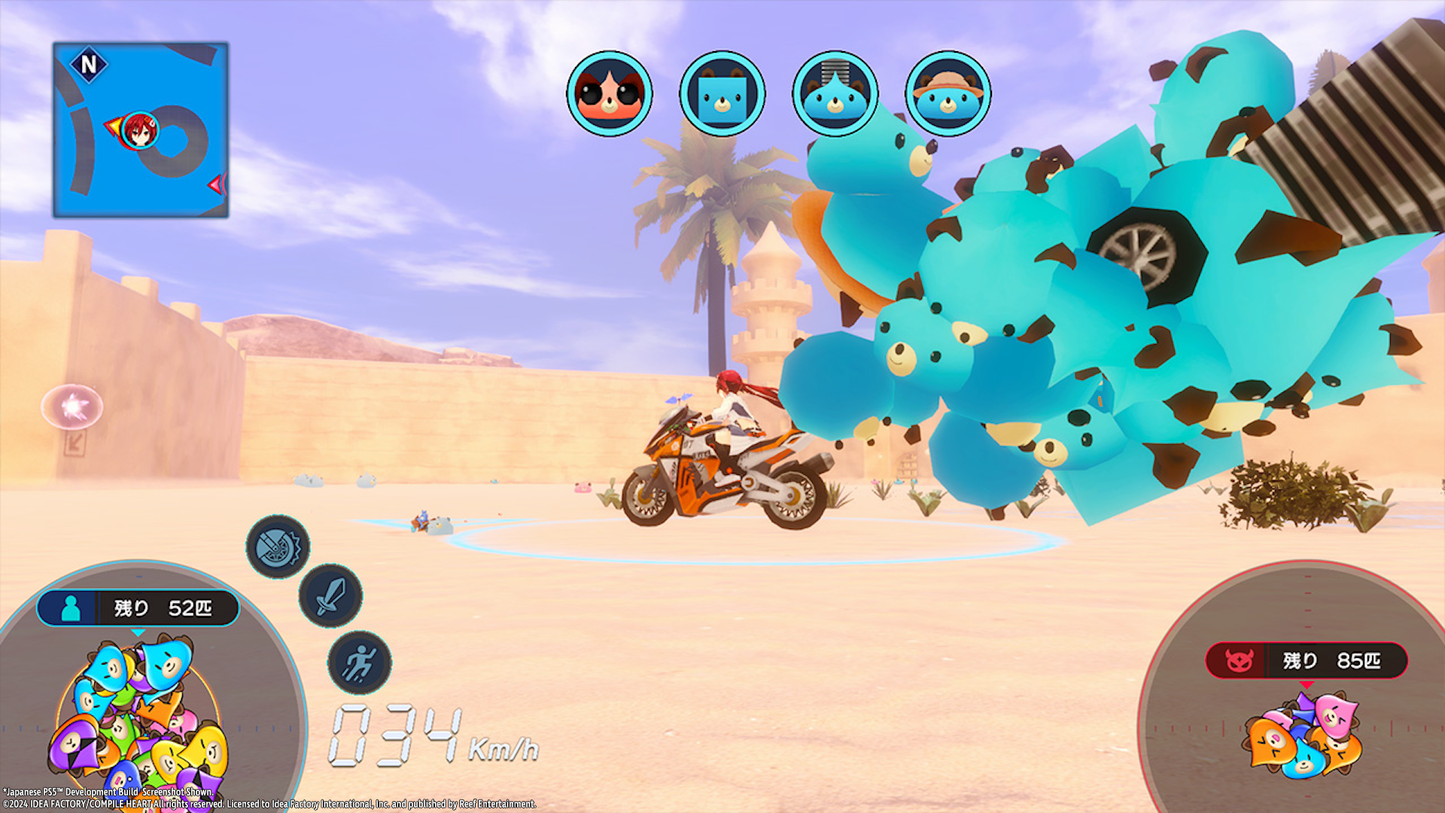Image resolution: width=1445 pixels, height=813 pixels.
Task: Click the N compass icon on the minimap
Action: pyautogui.click(x=87, y=63)
